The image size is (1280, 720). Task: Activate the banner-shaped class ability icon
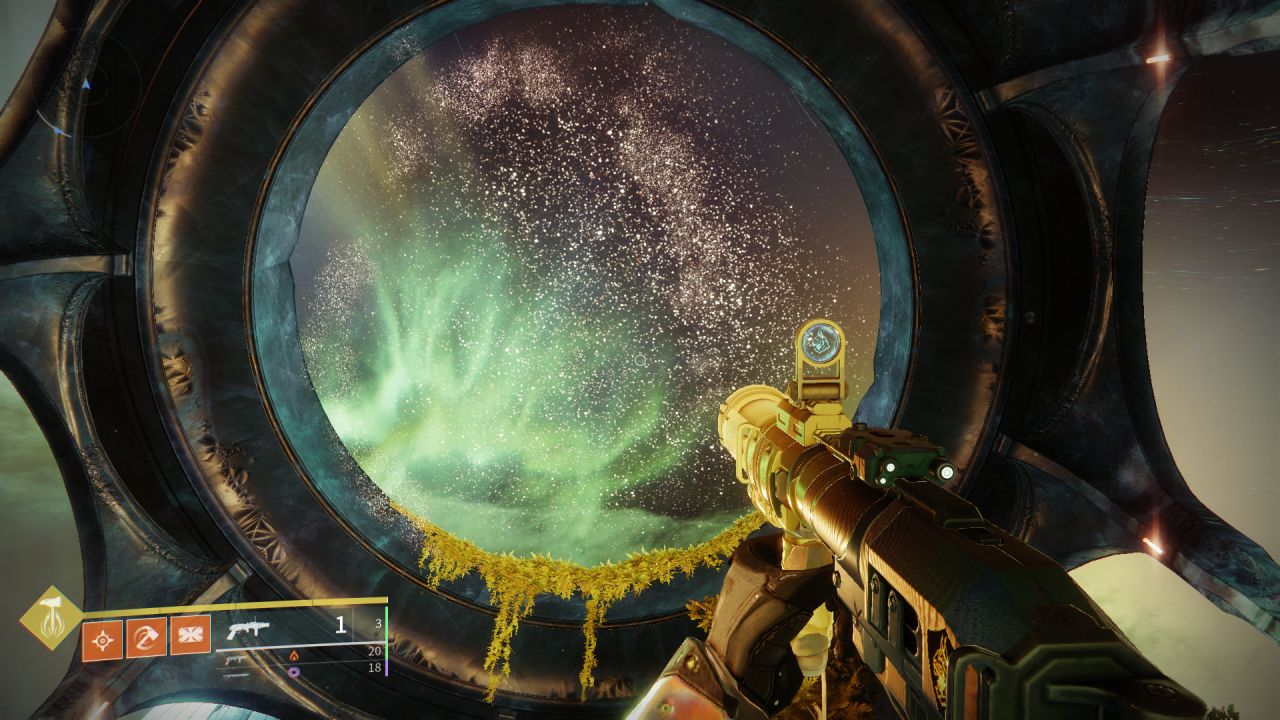pos(190,636)
